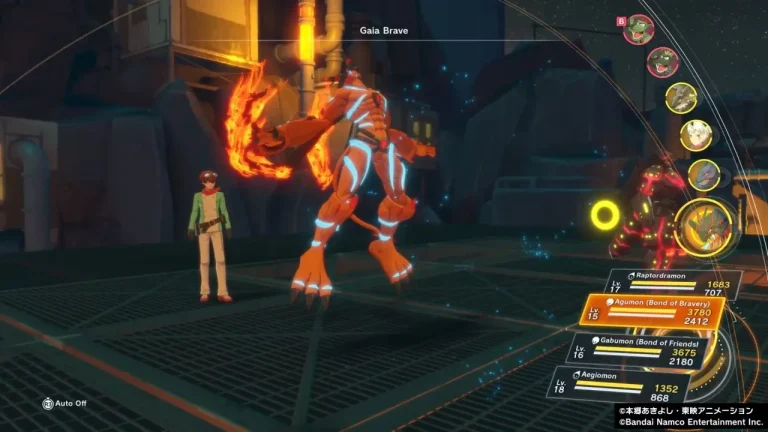Select the grey dragon turn-order portrait
The width and height of the screenshot is (768, 432).
[681, 98]
